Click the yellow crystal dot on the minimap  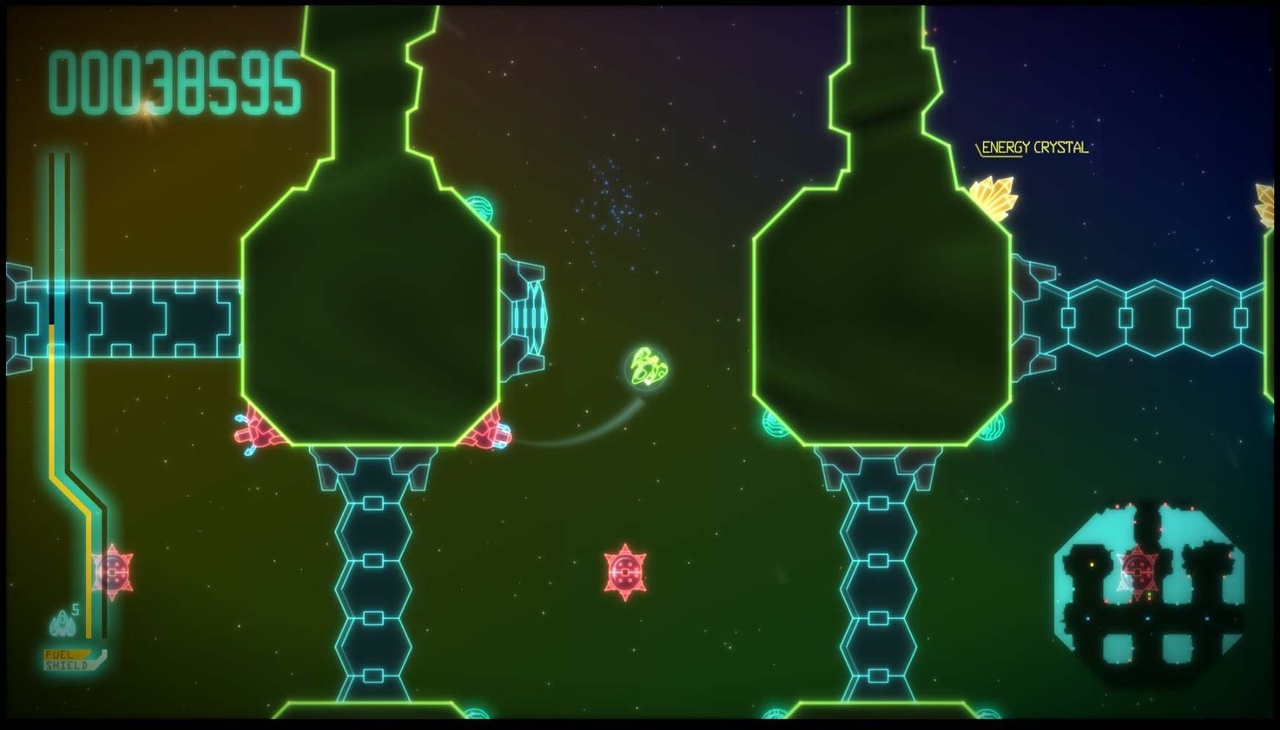point(1092,564)
